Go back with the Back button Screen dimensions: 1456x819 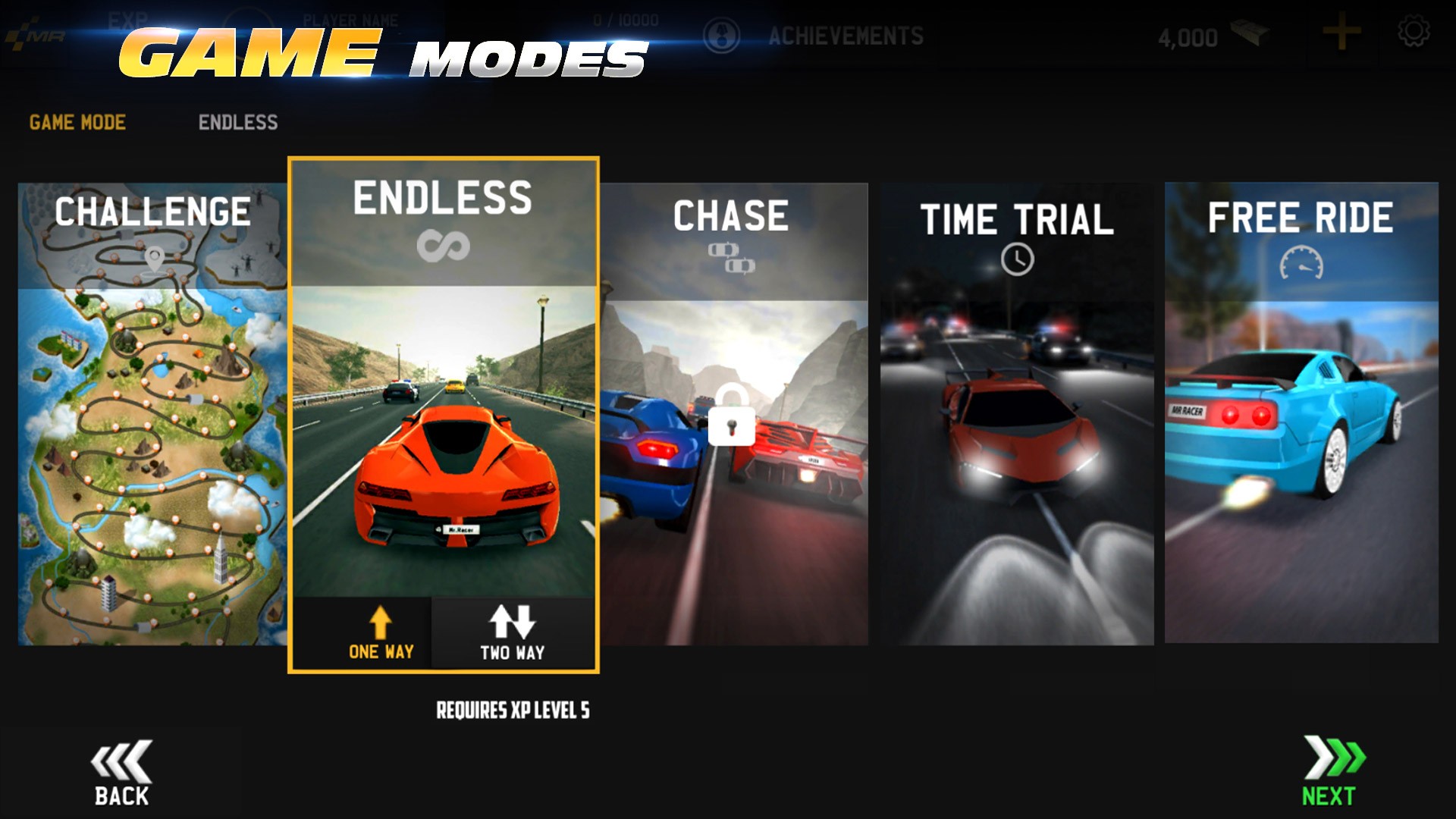[x=121, y=773]
